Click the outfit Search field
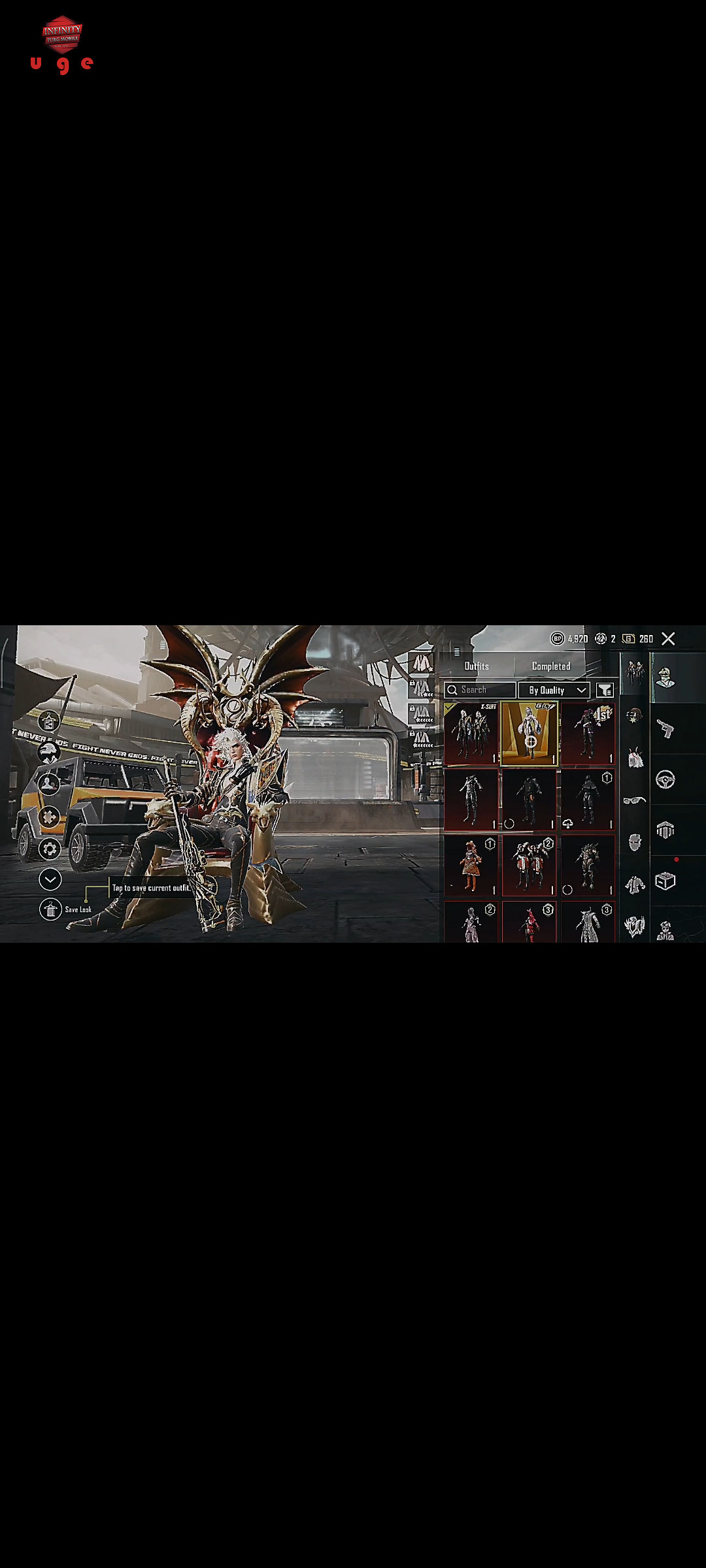Viewport: 706px width, 1568px height. [x=480, y=690]
